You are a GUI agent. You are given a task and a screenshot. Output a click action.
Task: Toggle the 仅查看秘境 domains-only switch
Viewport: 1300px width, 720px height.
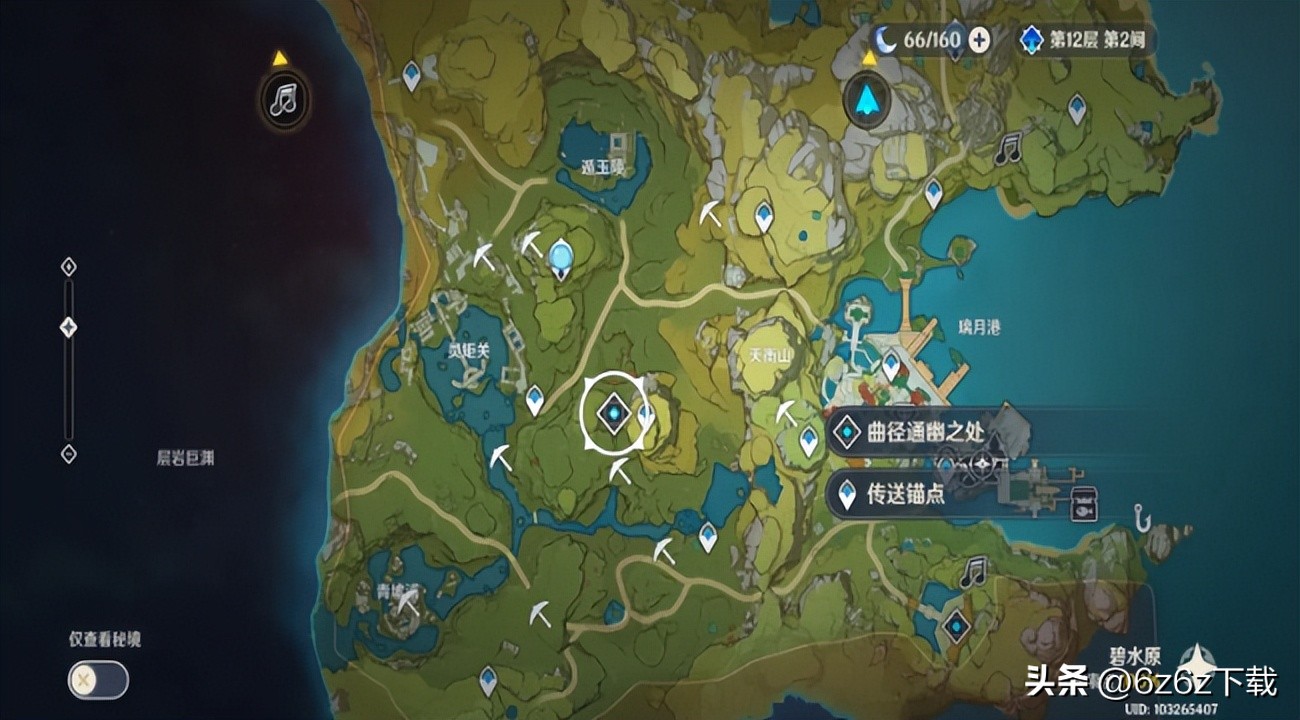98,680
